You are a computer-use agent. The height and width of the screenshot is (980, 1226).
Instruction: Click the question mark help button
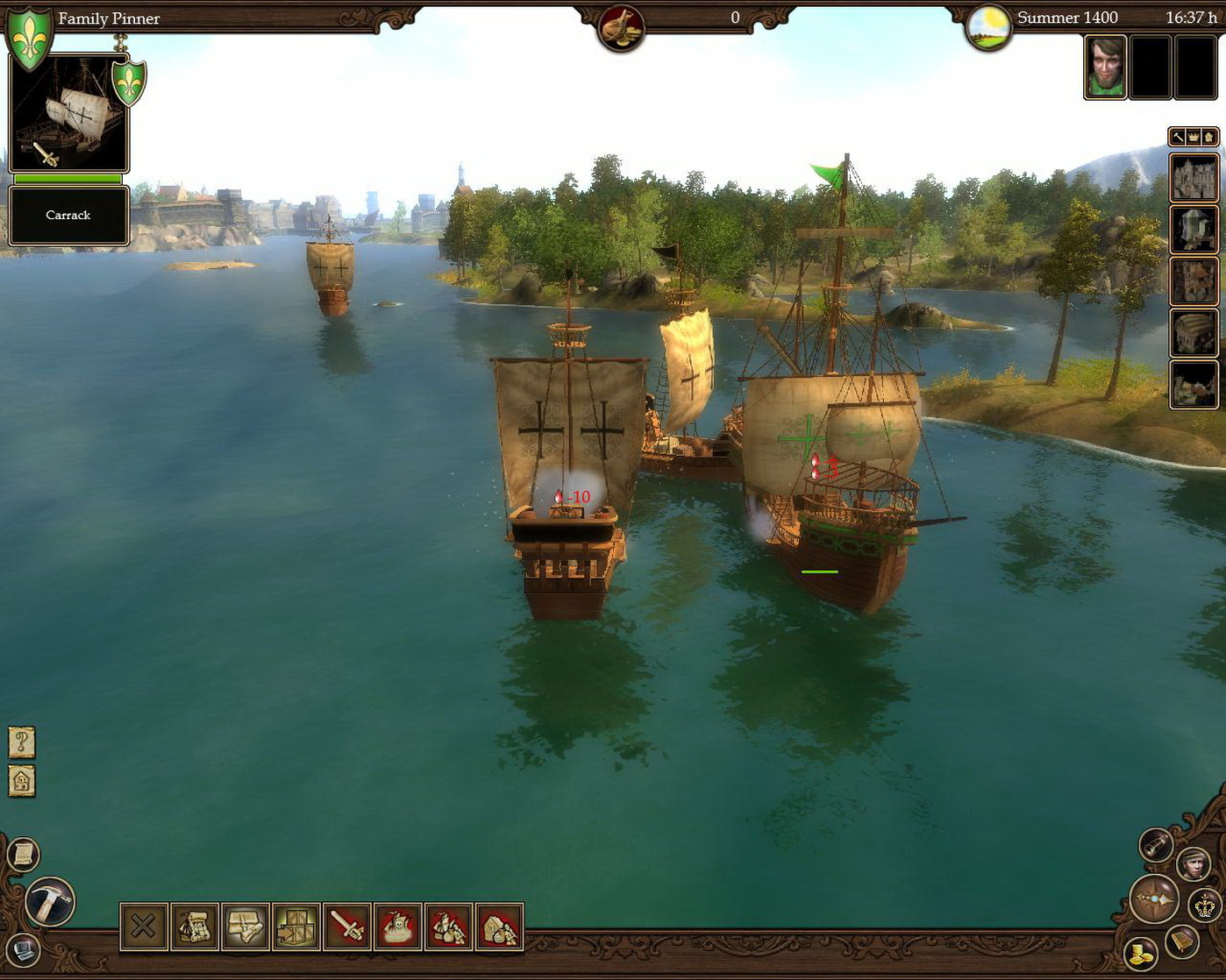pos(22,742)
